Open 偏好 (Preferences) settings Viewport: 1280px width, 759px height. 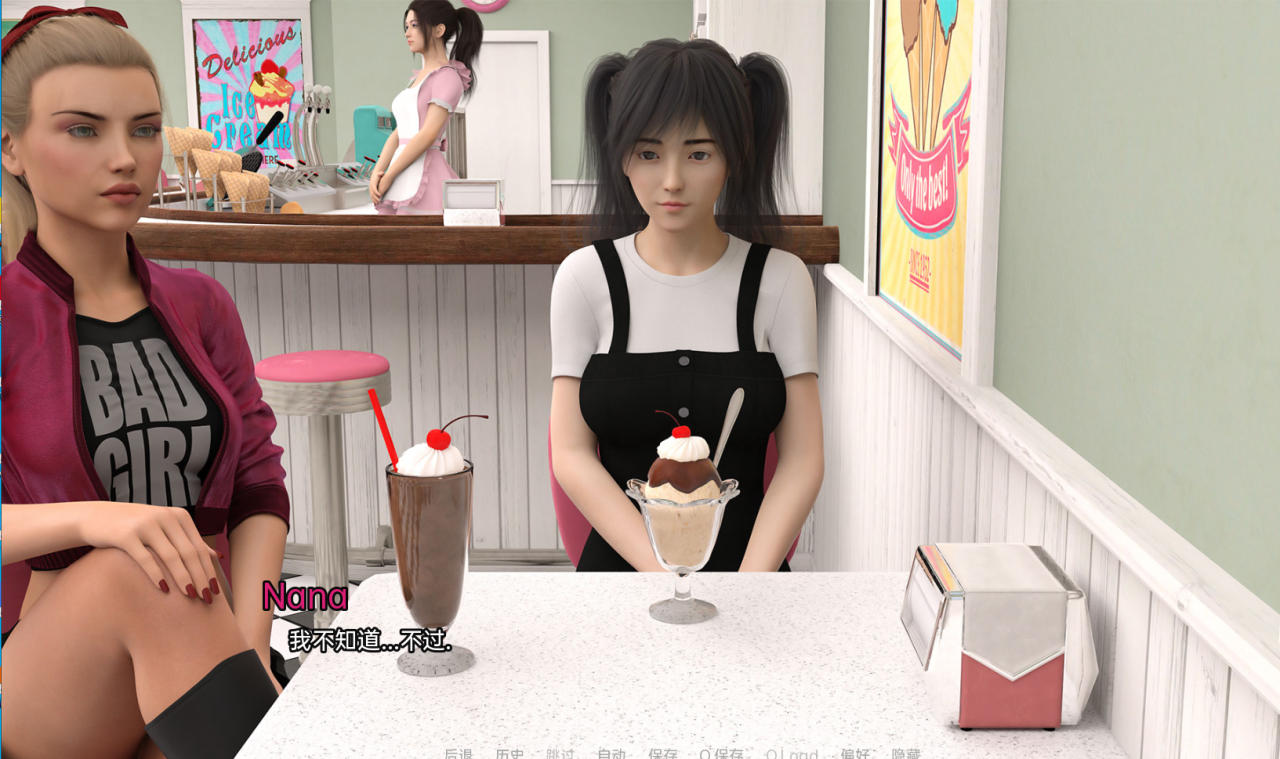coord(854,754)
